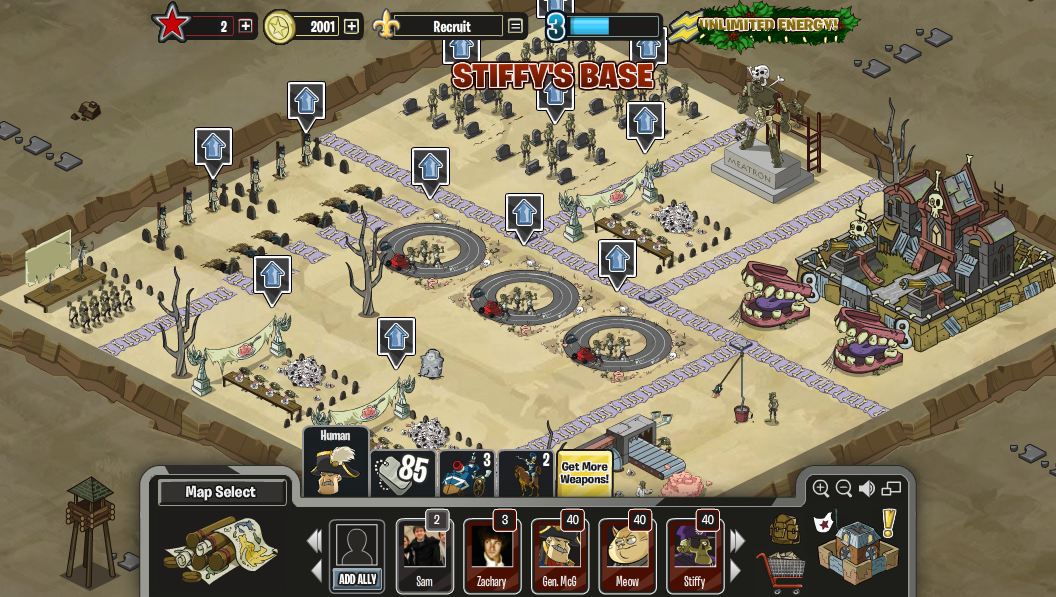Zoom in with the magnifier plus
This screenshot has height=597, width=1056.
click(821, 488)
